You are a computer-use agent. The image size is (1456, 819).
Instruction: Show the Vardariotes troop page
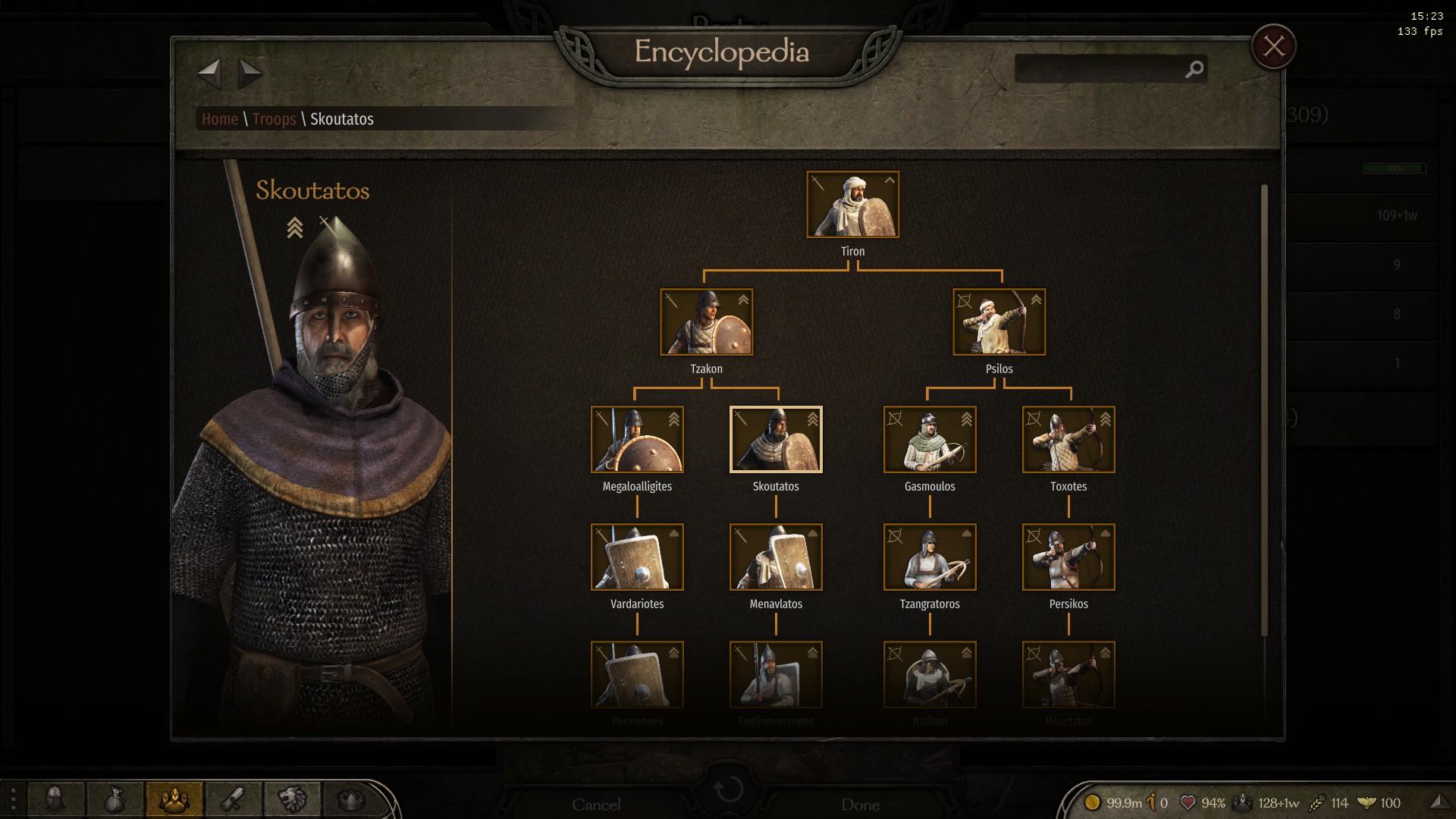[637, 557]
